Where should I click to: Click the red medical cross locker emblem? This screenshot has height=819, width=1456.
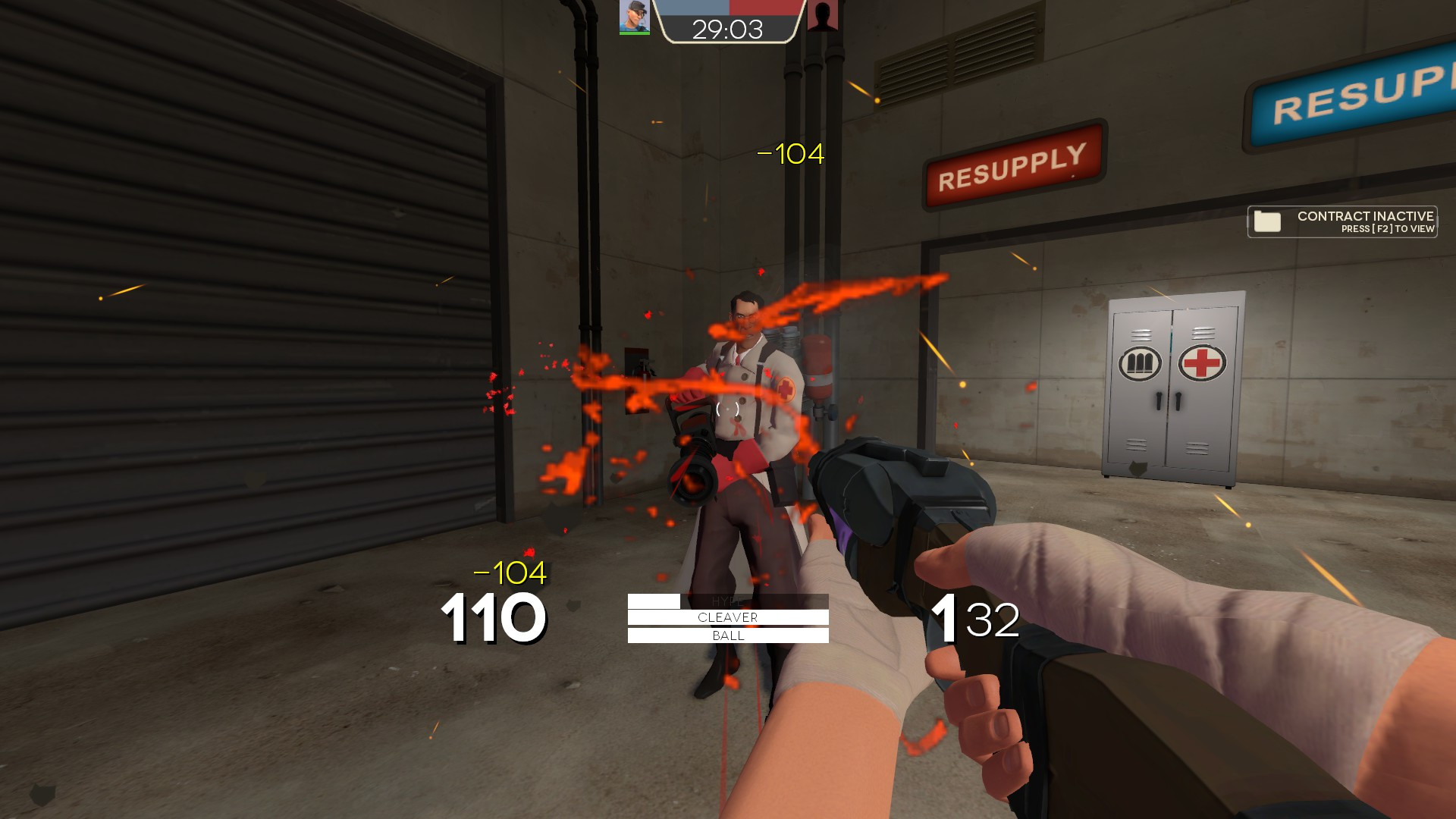pyautogui.click(x=1201, y=364)
